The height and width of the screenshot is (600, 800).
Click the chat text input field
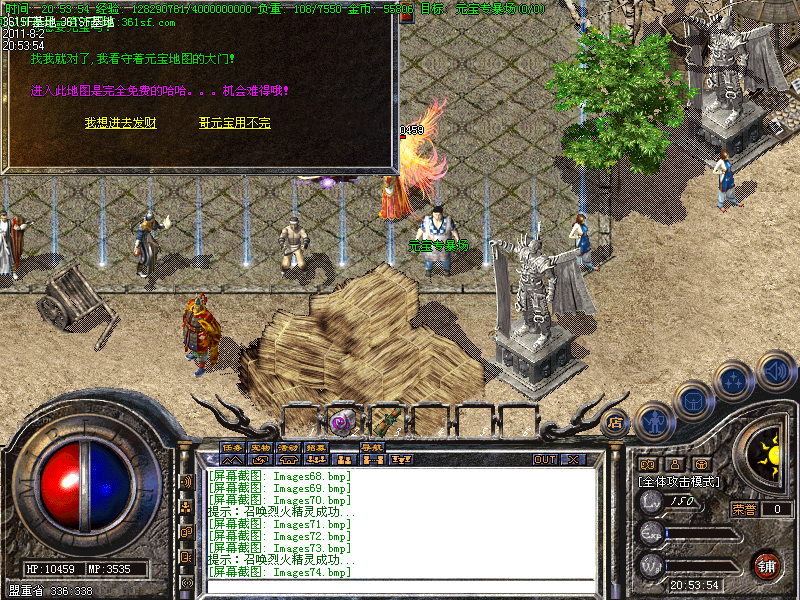400,586
